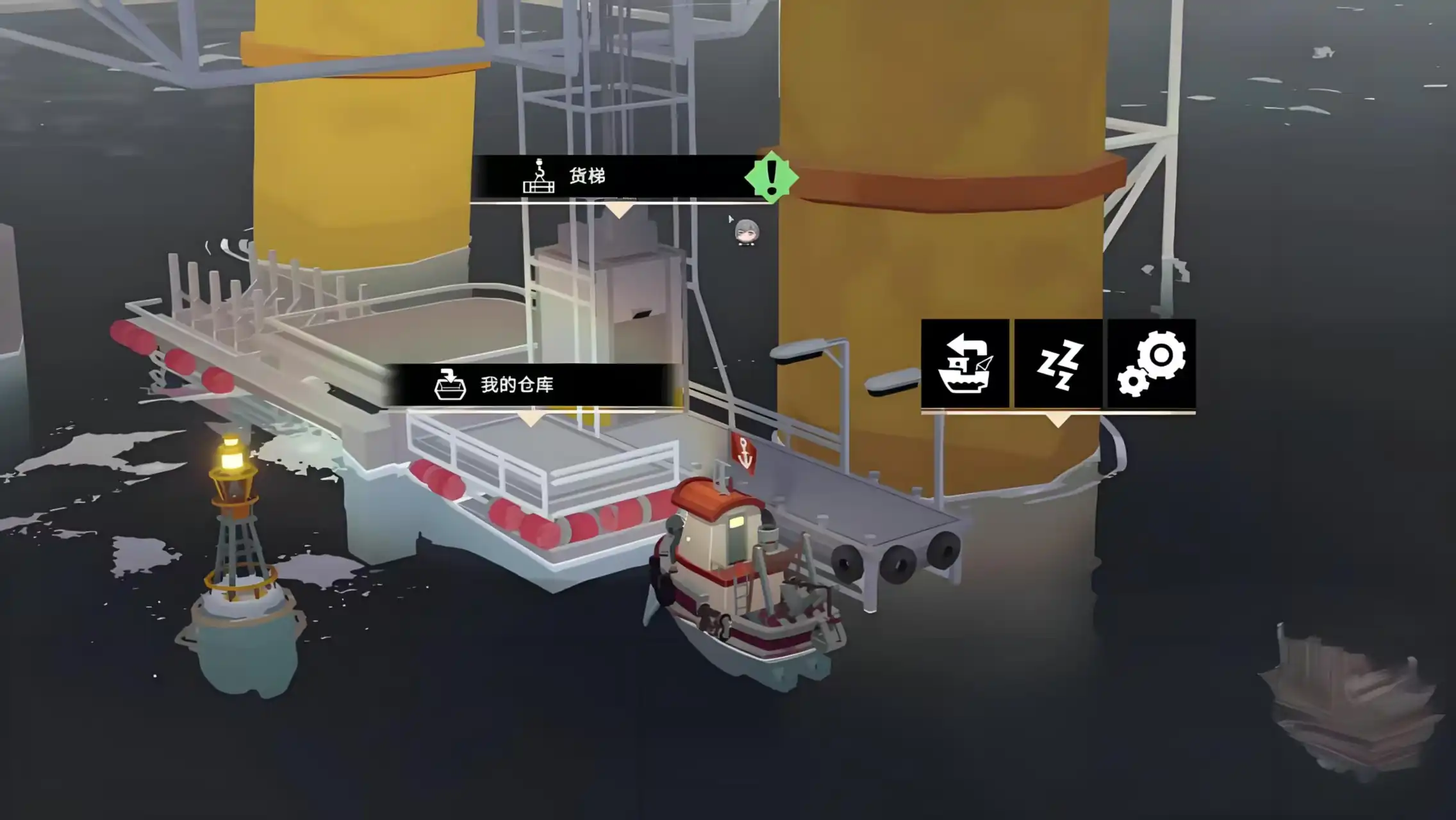
Task: Open the gears settings icon
Action: pos(1152,364)
